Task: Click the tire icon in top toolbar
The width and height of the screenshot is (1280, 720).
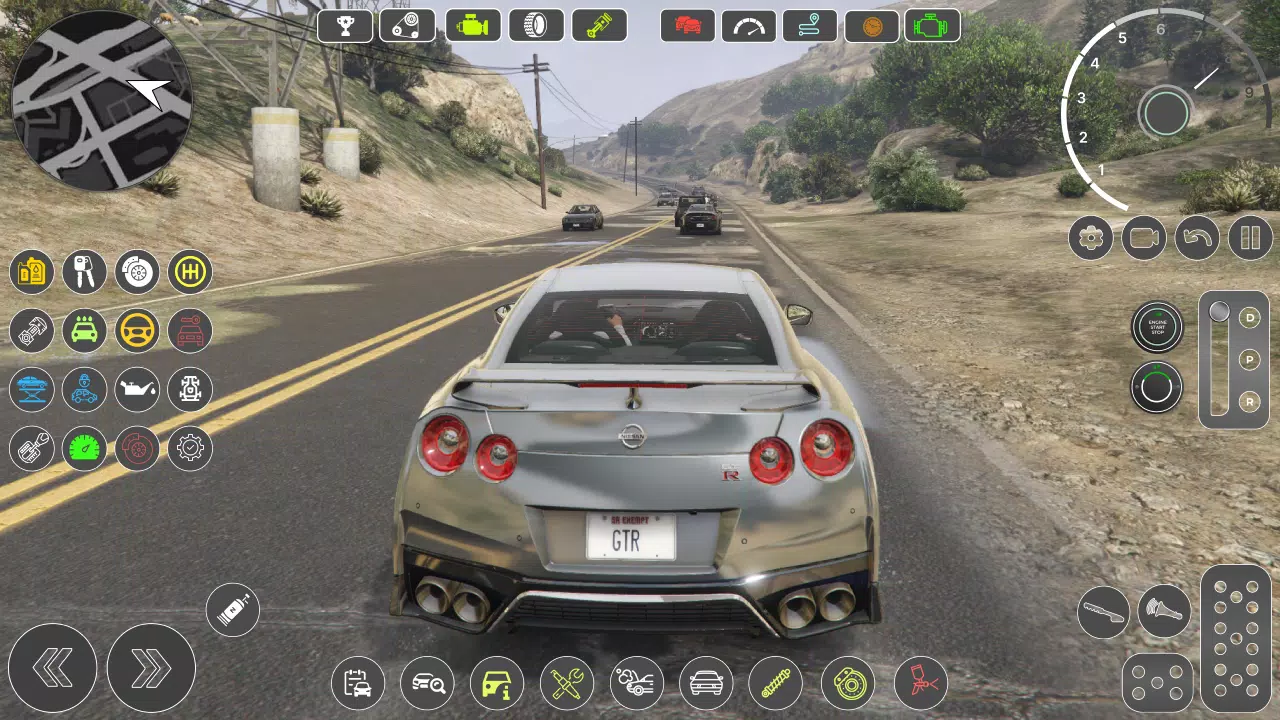Action: (x=536, y=25)
